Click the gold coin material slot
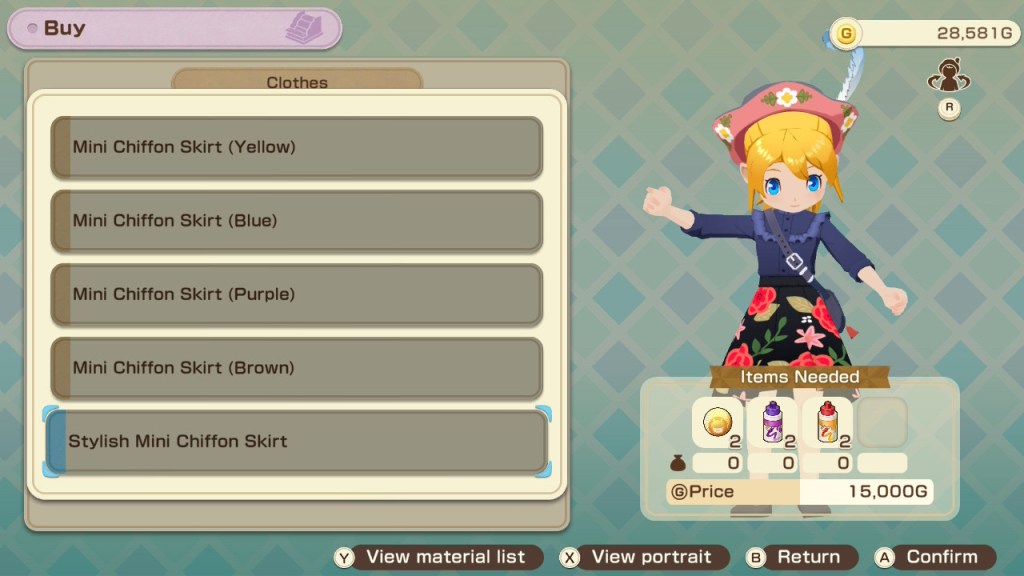Screen dimensions: 1024x576 (717, 422)
